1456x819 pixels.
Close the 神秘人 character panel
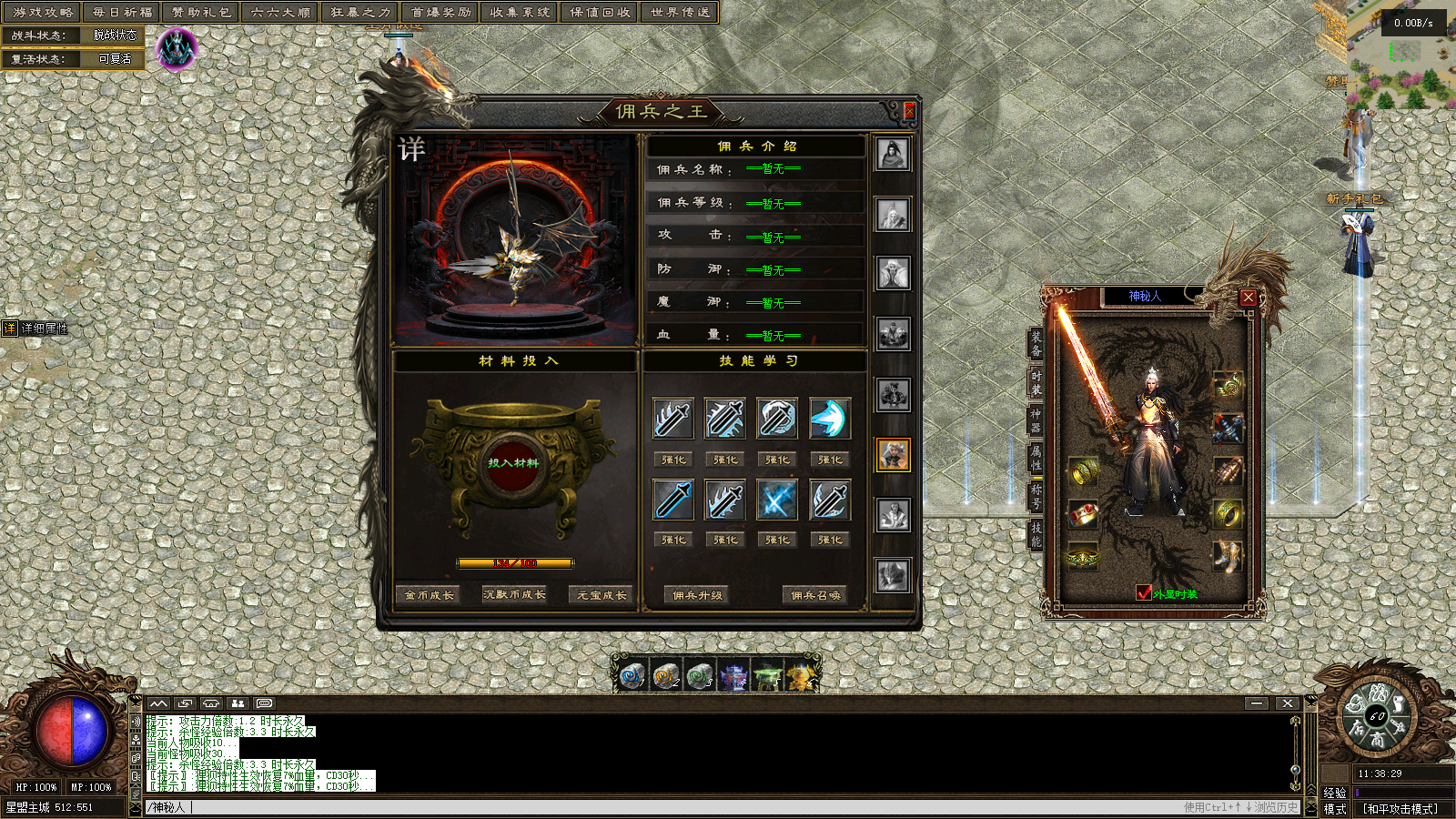click(1249, 298)
